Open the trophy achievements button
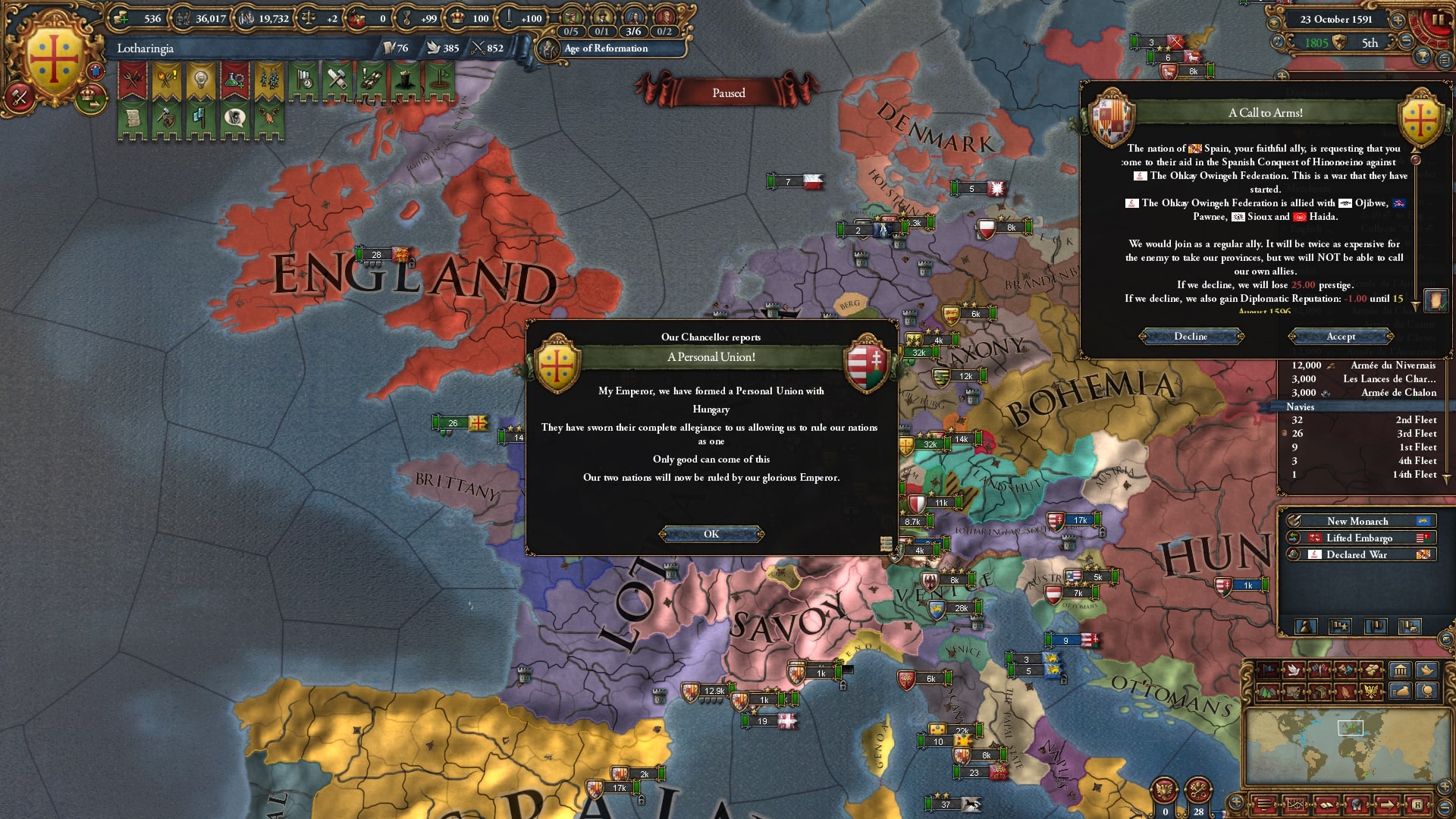Viewport: 1456px width, 819px height. click(1423, 57)
